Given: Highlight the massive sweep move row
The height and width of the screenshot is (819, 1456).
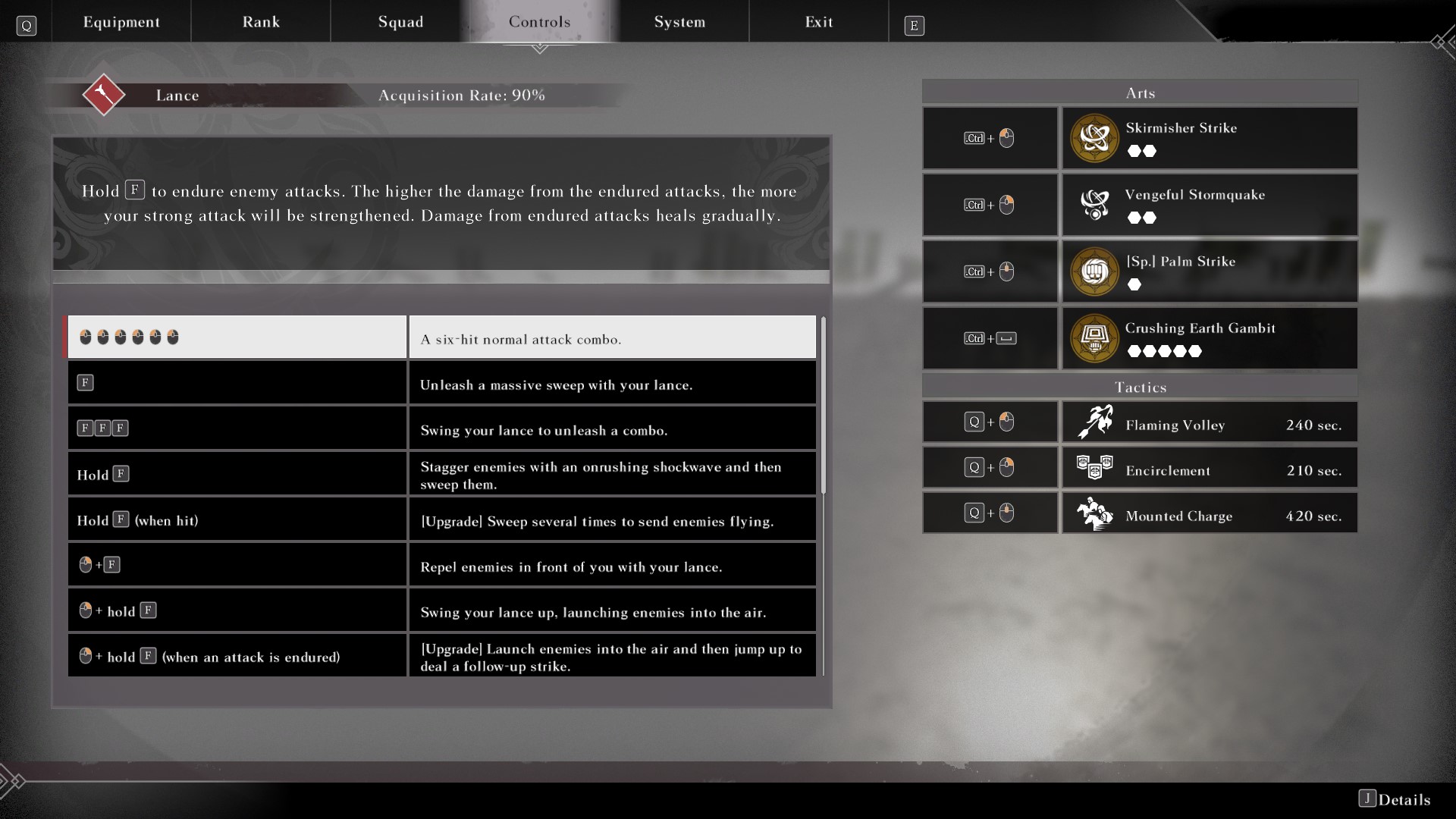Looking at the screenshot, I should 441,383.
